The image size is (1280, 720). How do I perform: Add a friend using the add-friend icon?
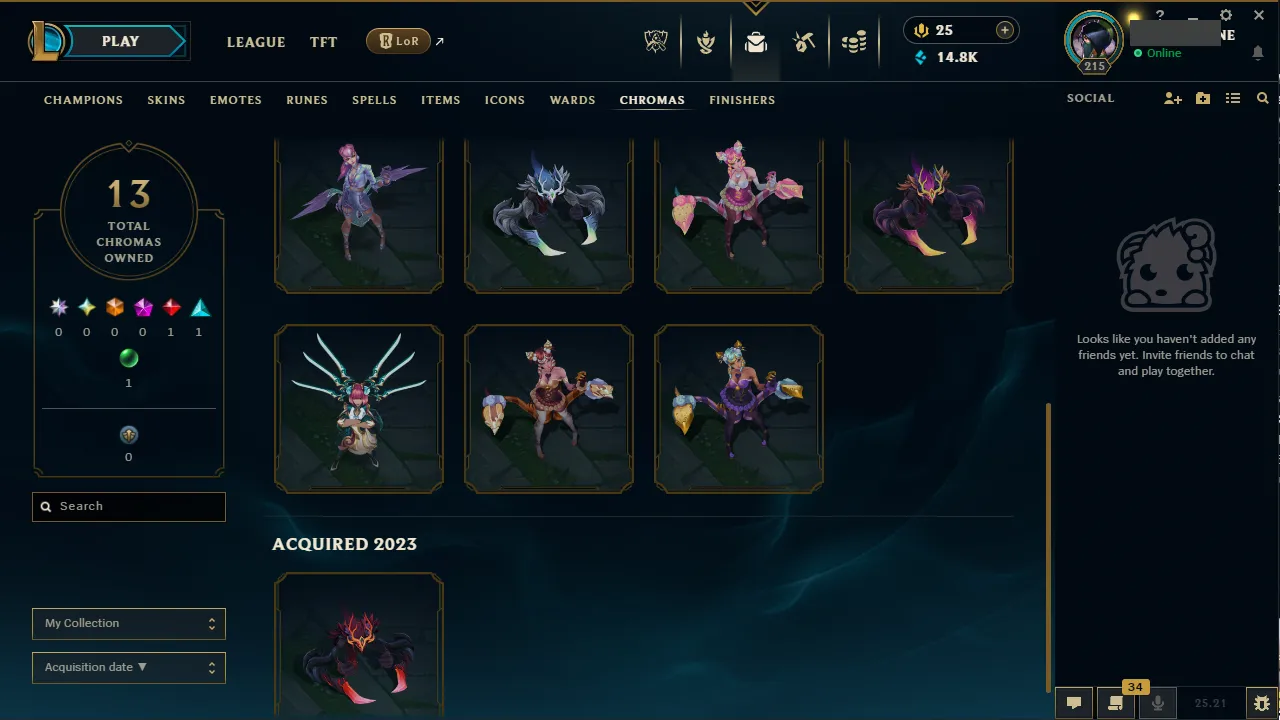click(1172, 98)
